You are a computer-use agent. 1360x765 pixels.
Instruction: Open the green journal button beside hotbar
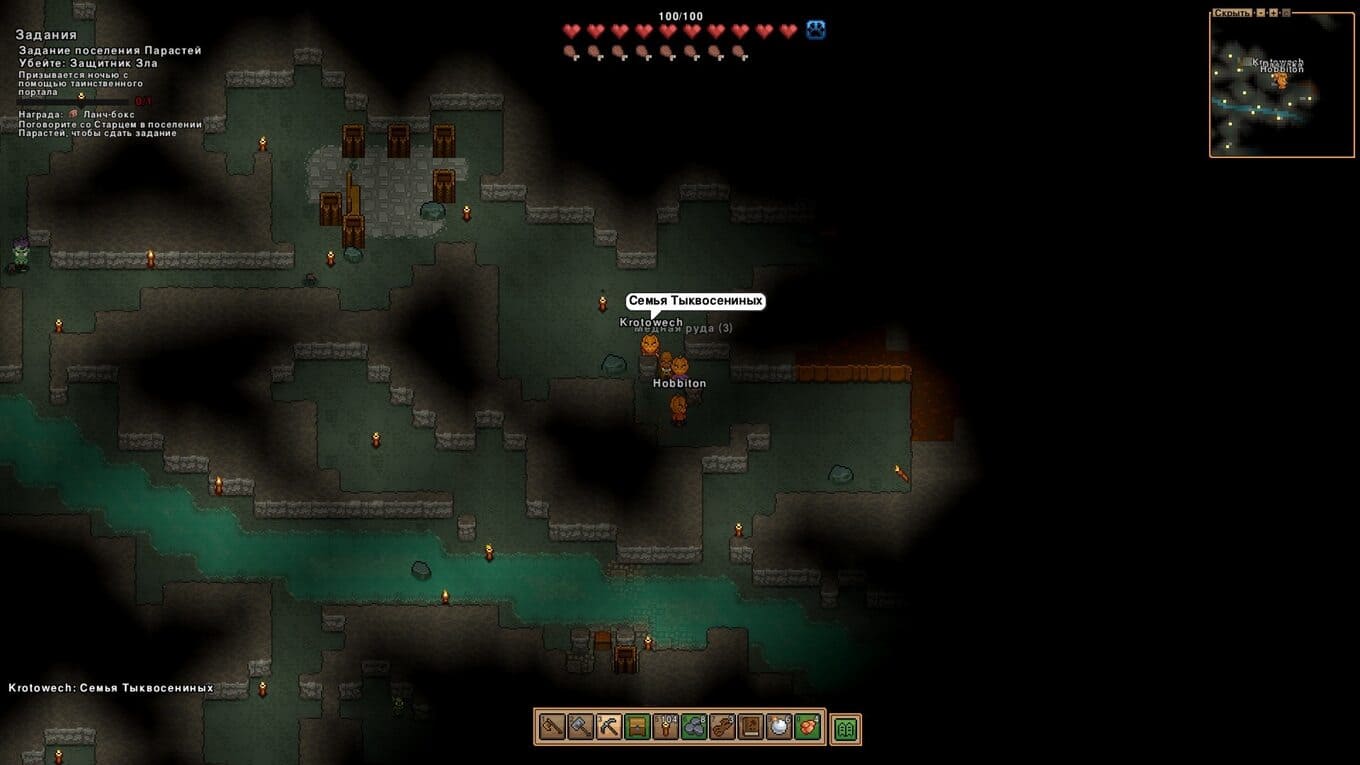(x=846, y=729)
